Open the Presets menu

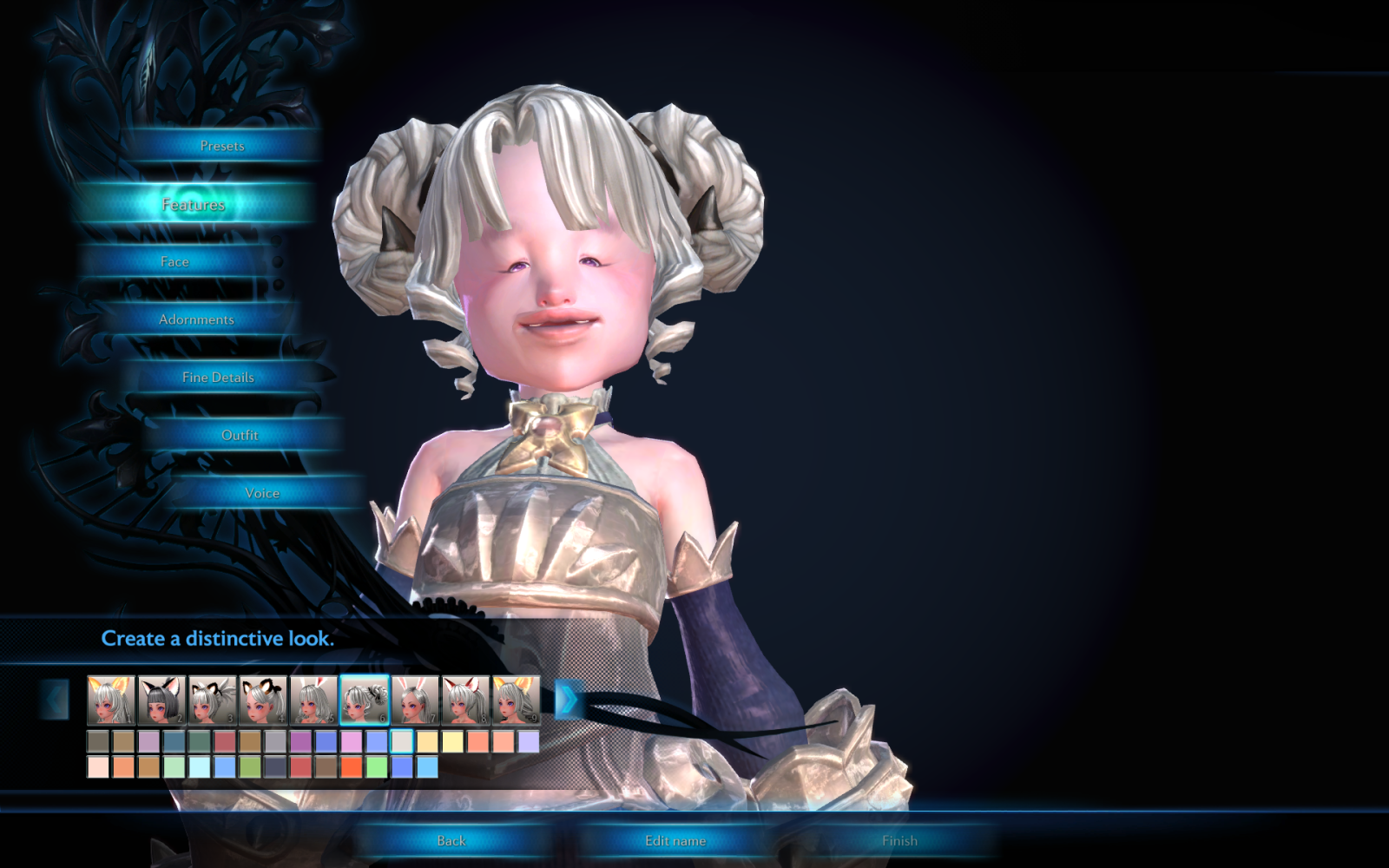(221, 146)
